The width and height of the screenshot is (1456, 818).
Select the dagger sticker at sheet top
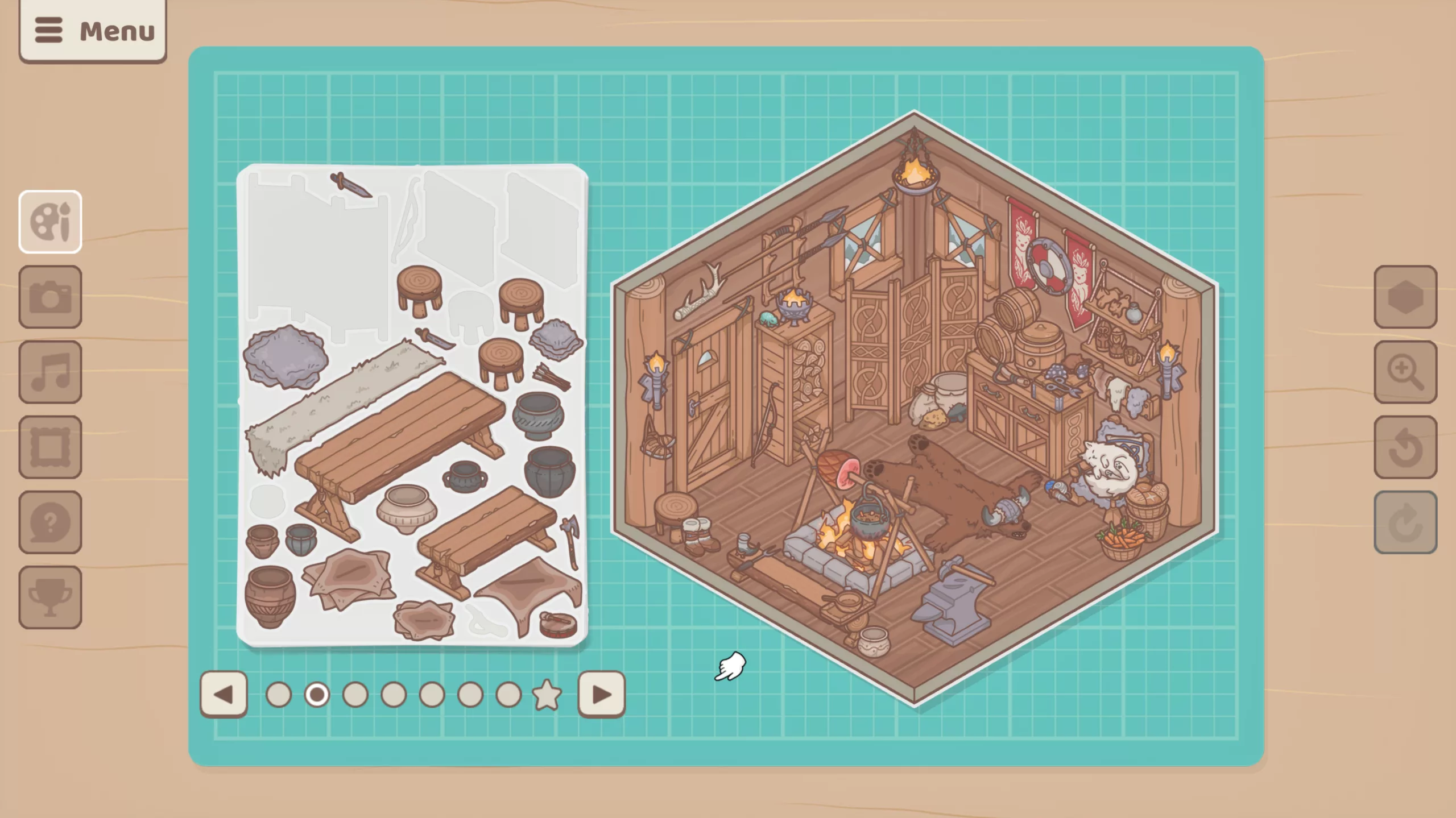pyautogui.click(x=350, y=185)
